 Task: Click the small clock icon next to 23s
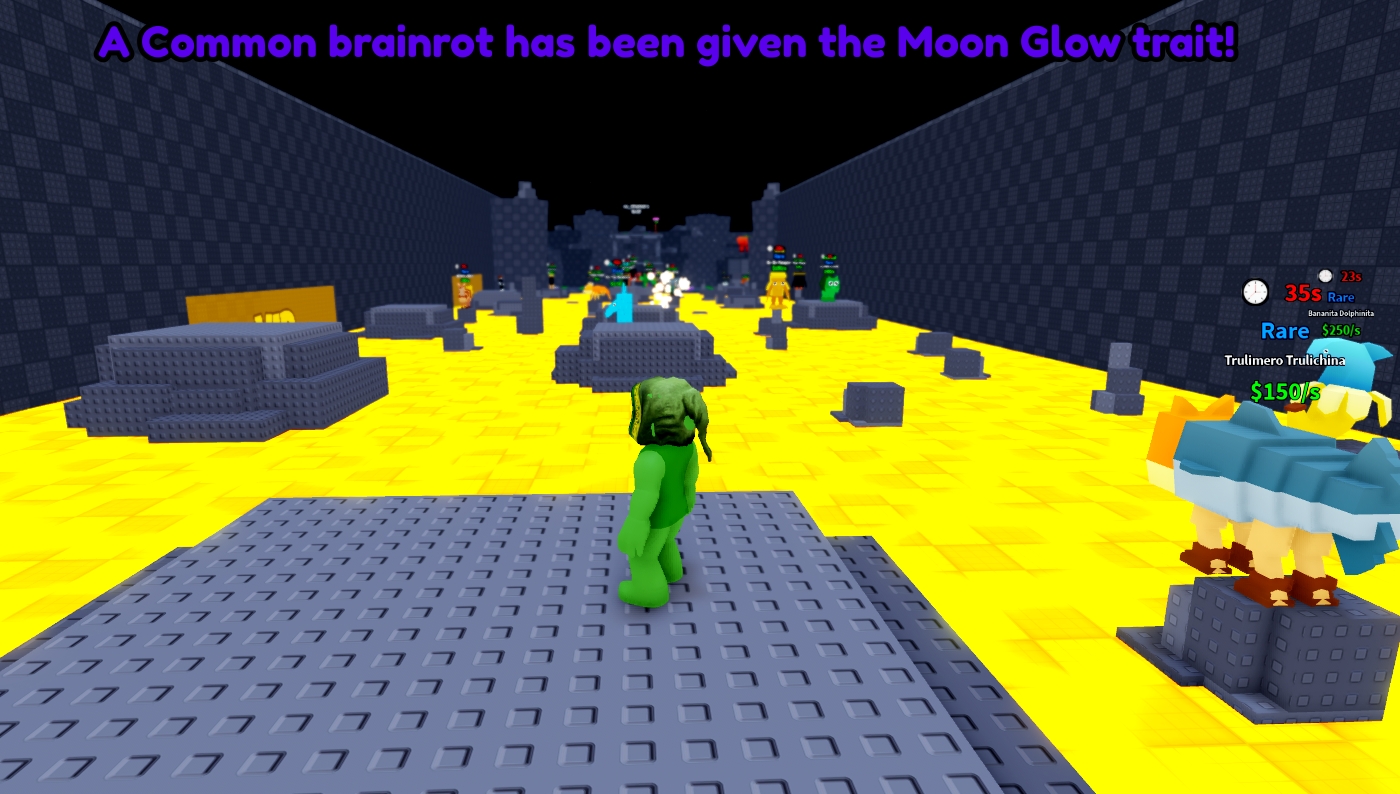1324,277
